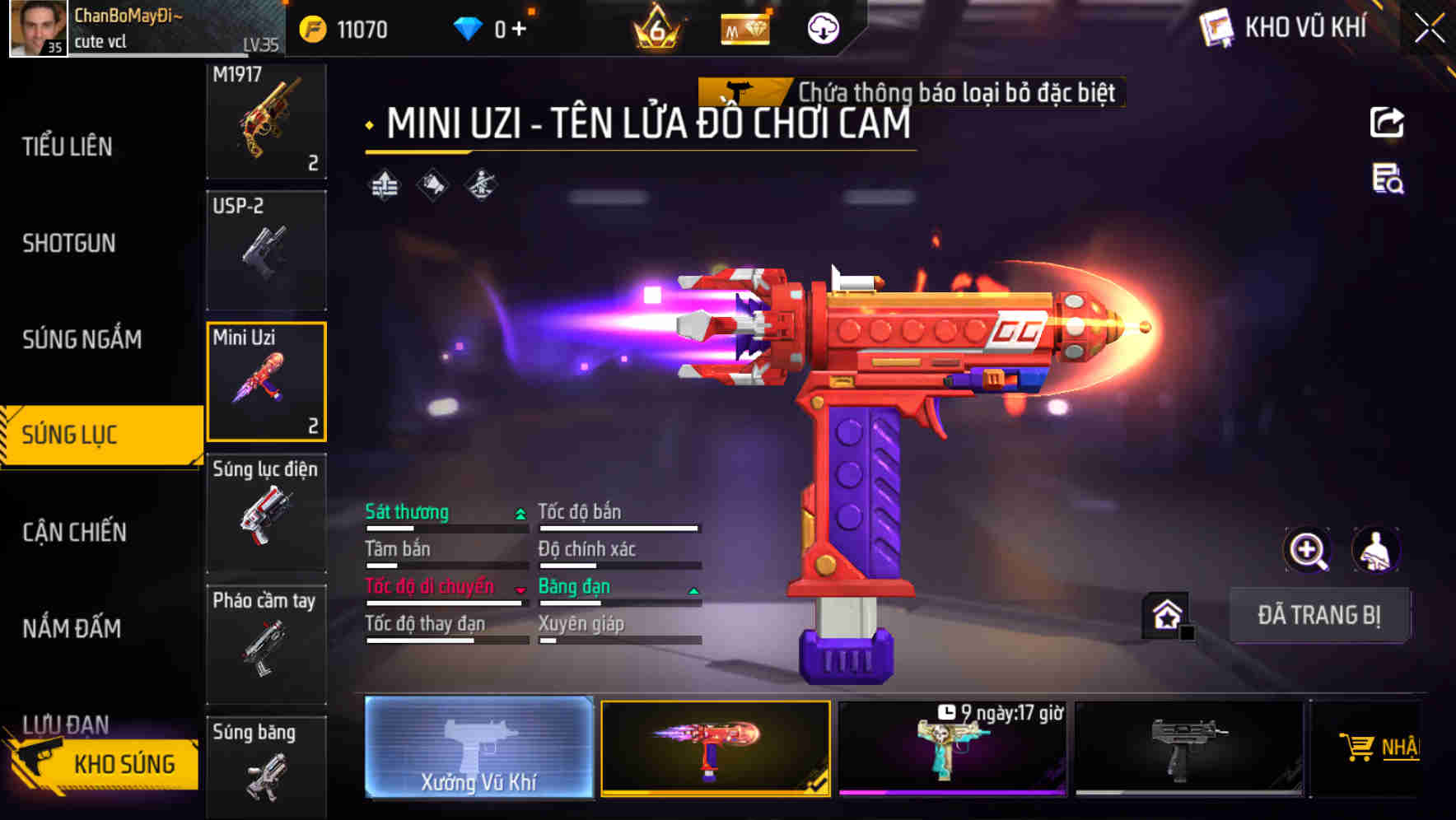The height and width of the screenshot is (820, 1456).
Task: Select the M1917 weapon slot
Action: click(x=266, y=120)
